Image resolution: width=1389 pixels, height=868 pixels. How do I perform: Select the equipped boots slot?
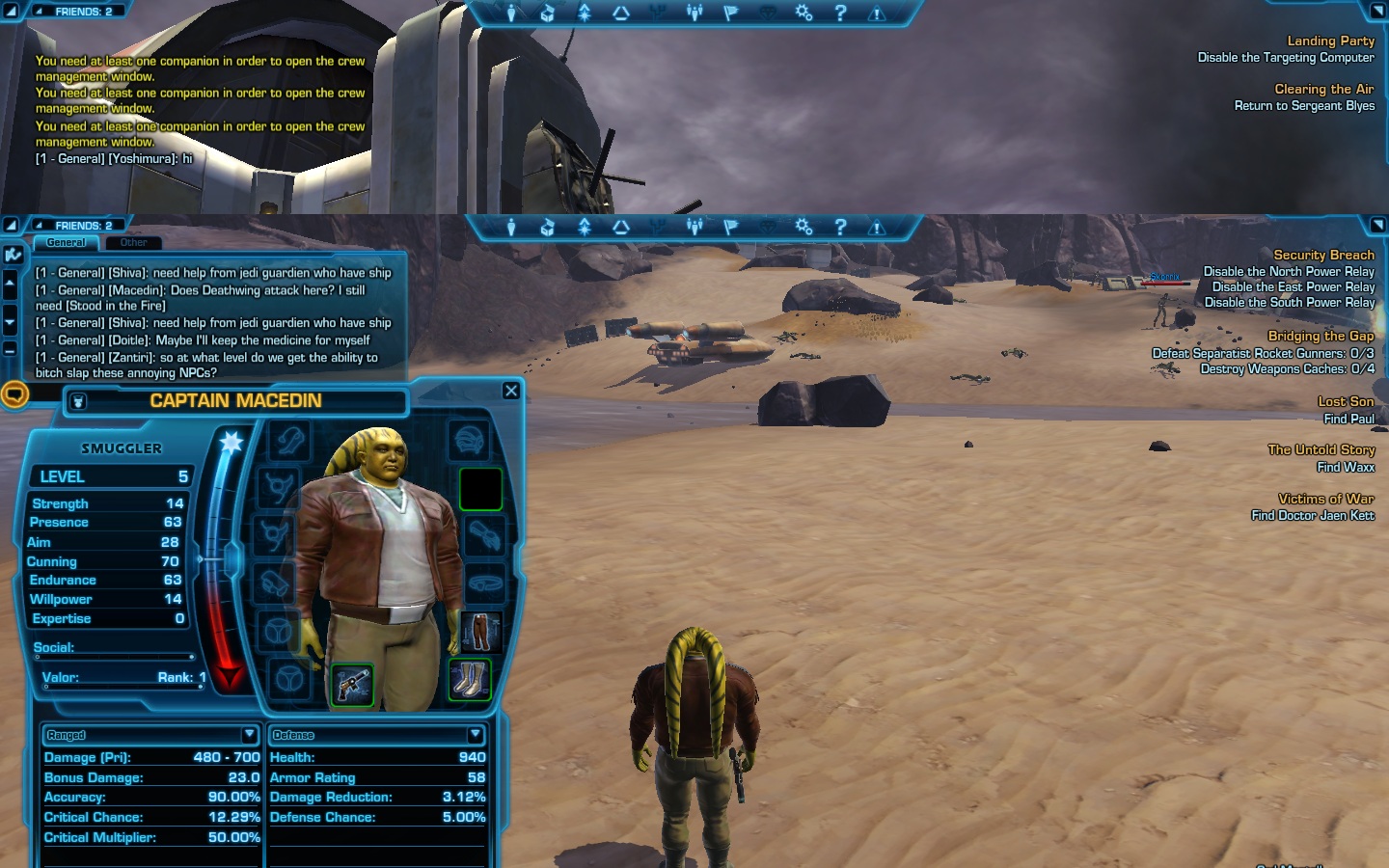pyautogui.click(x=471, y=678)
